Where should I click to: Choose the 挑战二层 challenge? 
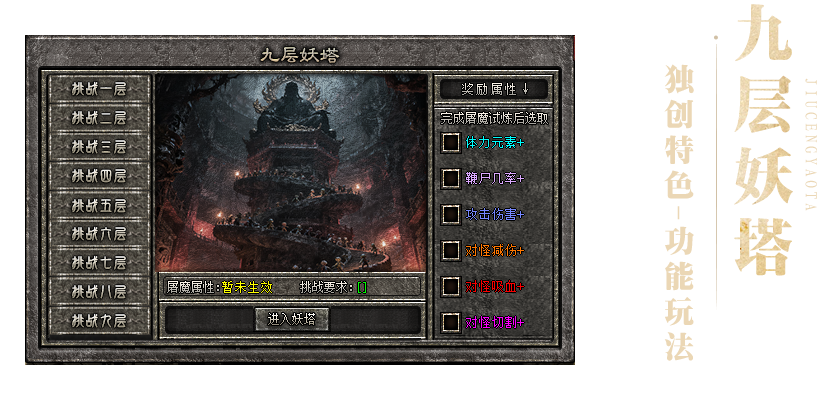coord(99,117)
